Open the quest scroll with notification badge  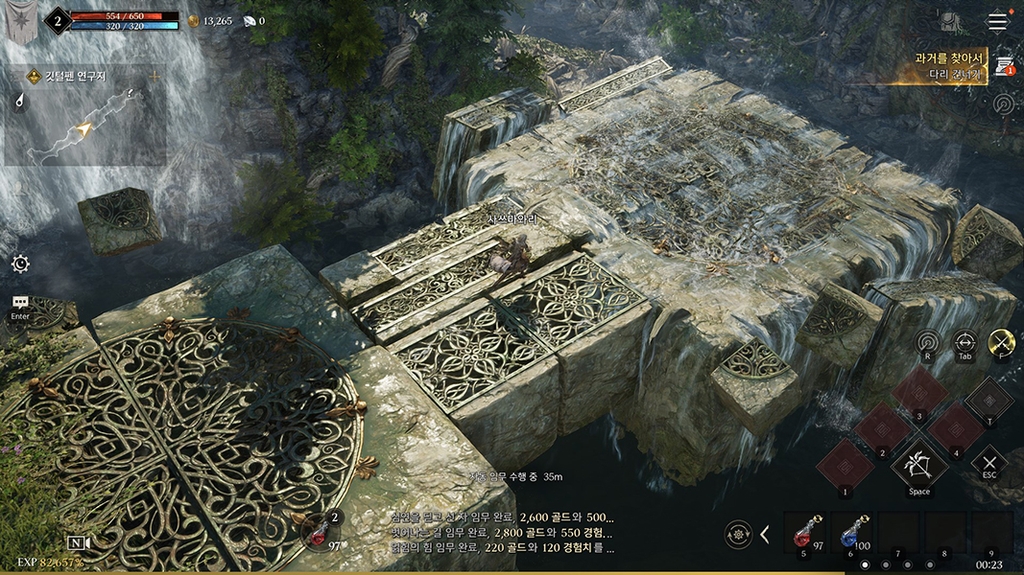coord(1003,66)
